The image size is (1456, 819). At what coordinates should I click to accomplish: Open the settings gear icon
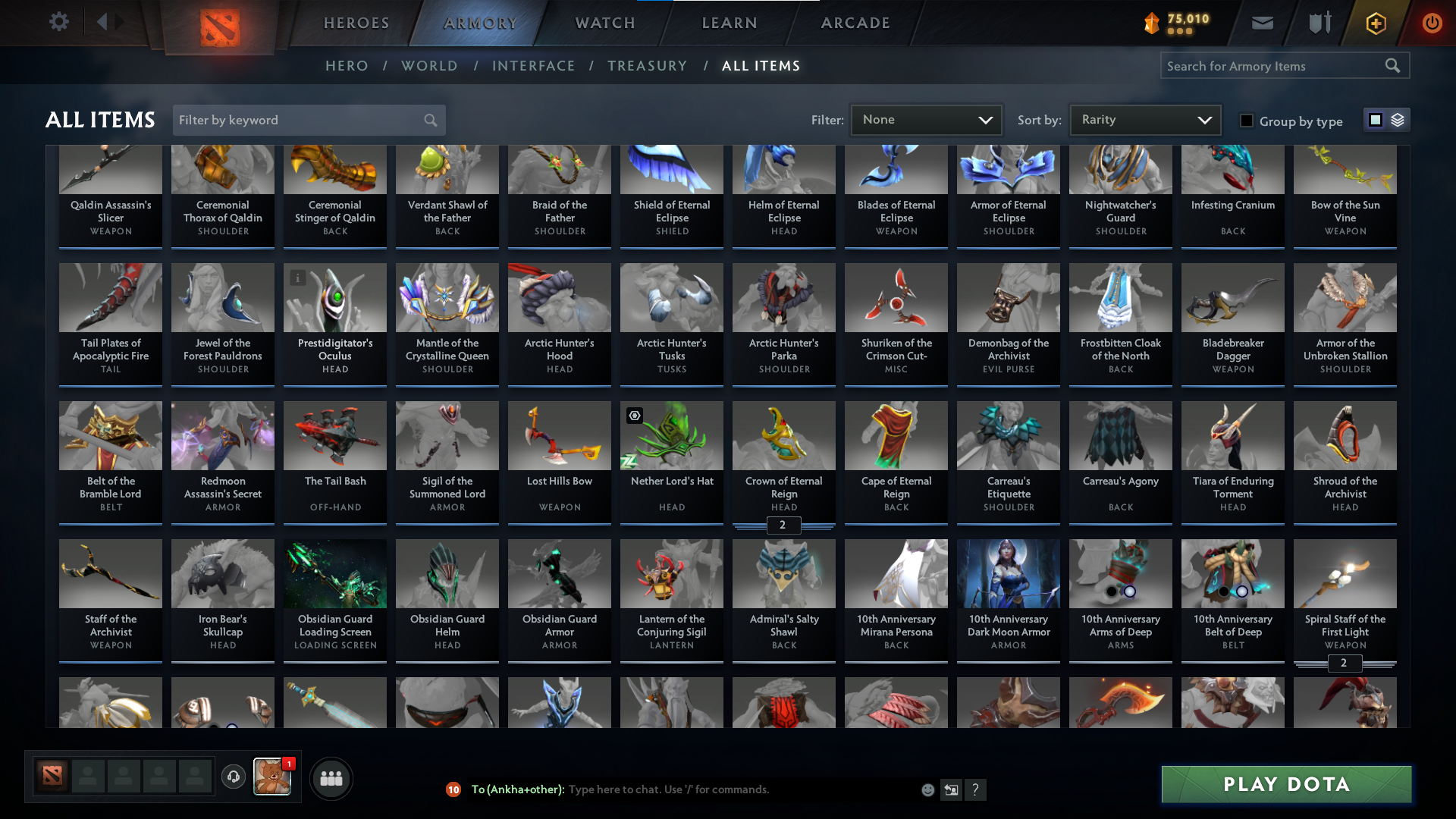point(59,22)
